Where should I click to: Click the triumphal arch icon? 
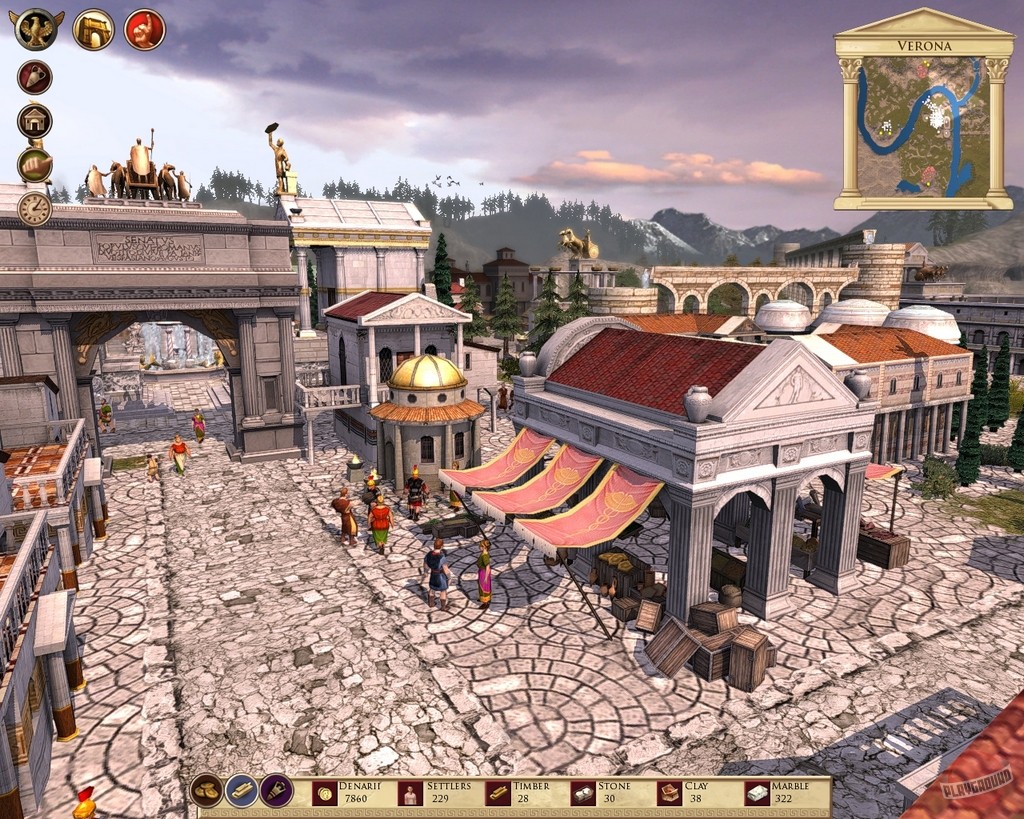(93, 29)
